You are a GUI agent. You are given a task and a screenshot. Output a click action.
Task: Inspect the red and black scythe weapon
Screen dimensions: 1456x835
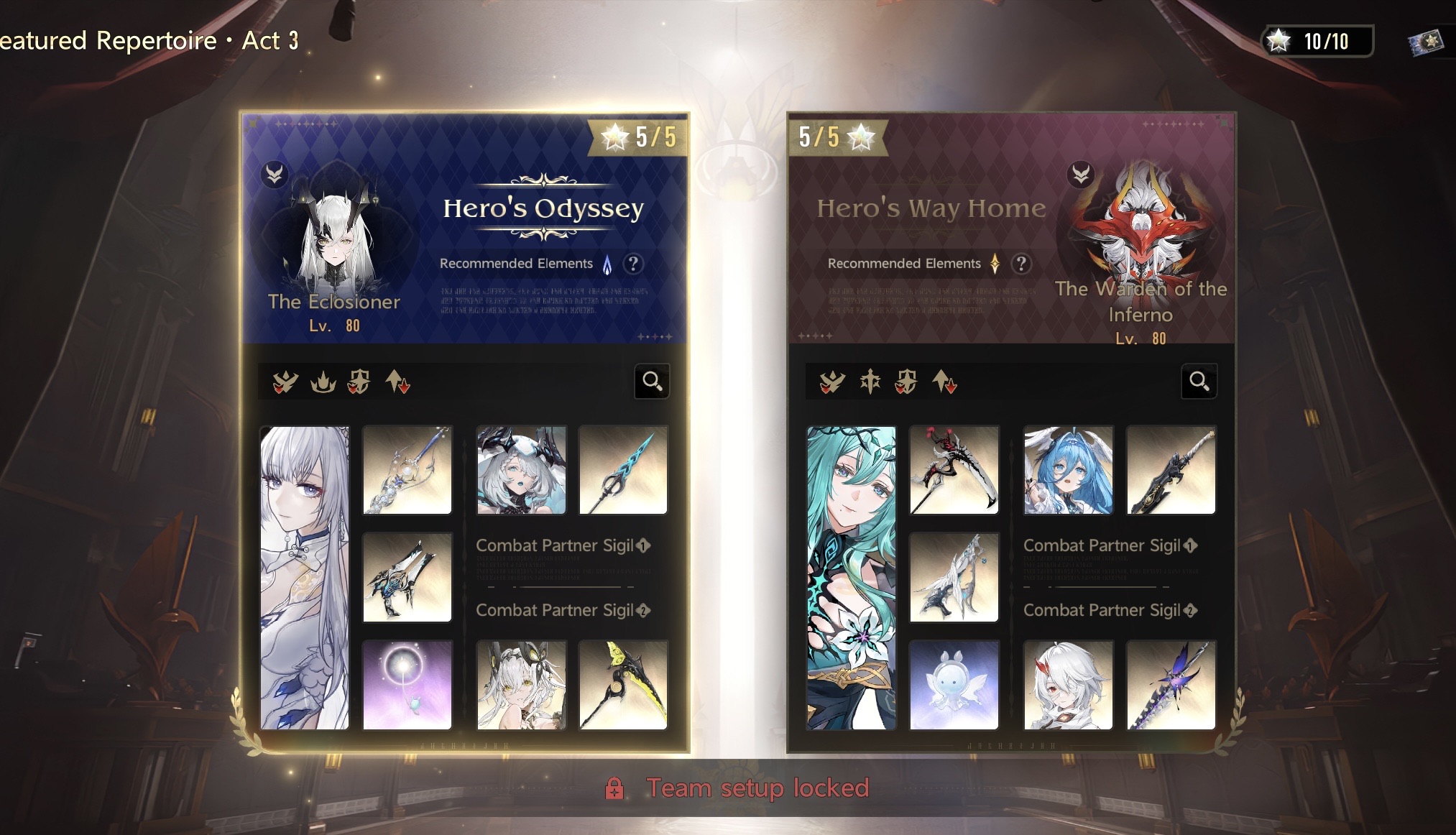pos(954,470)
